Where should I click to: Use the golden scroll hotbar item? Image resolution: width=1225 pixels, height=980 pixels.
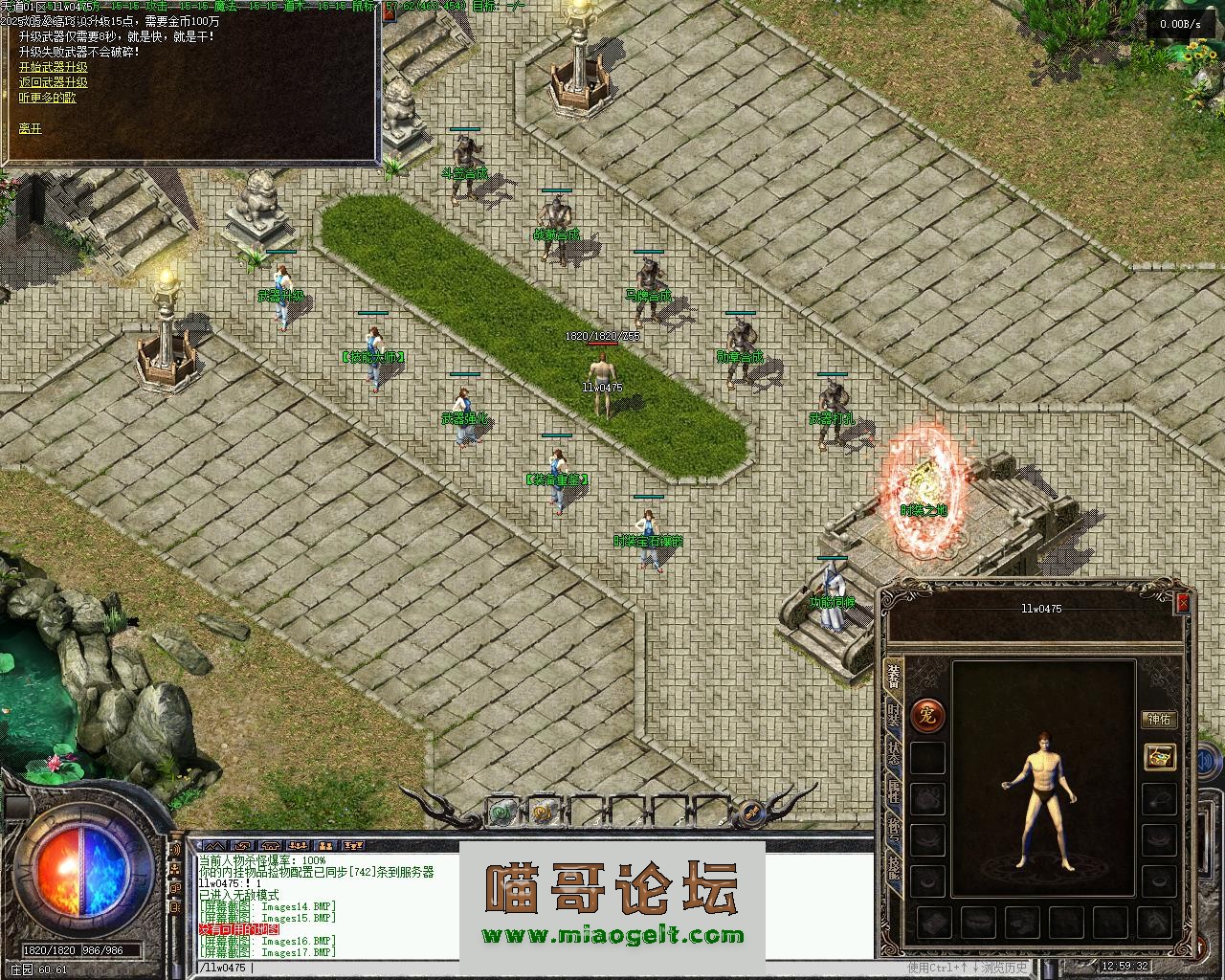(x=541, y=812)
